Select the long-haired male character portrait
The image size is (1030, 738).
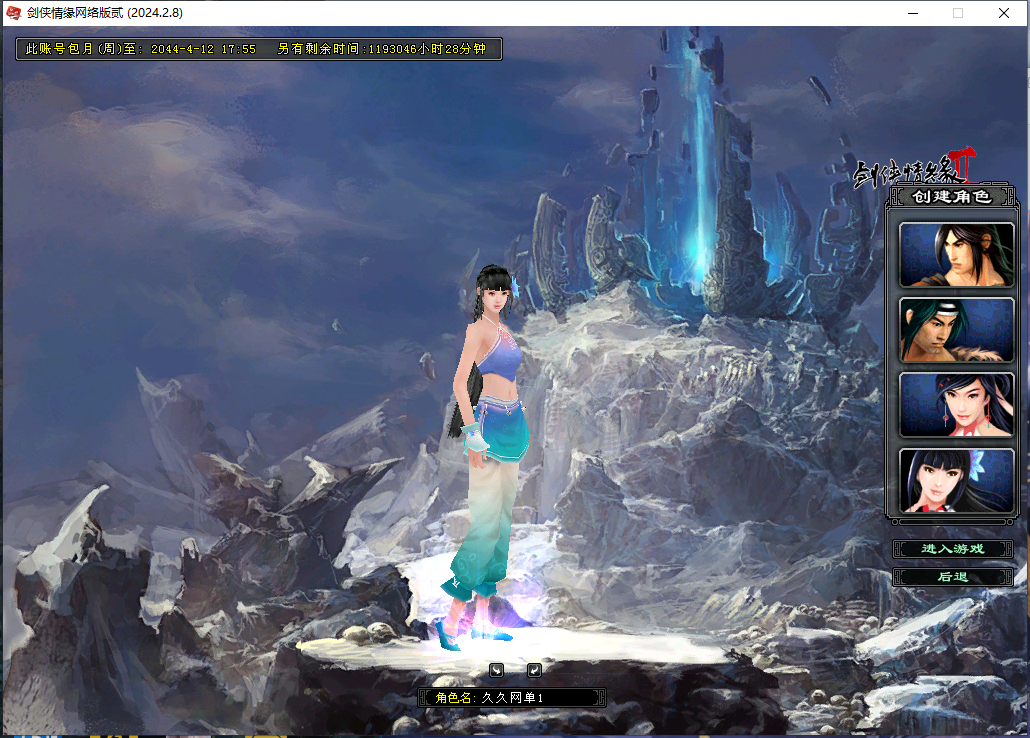click(956, 255)
